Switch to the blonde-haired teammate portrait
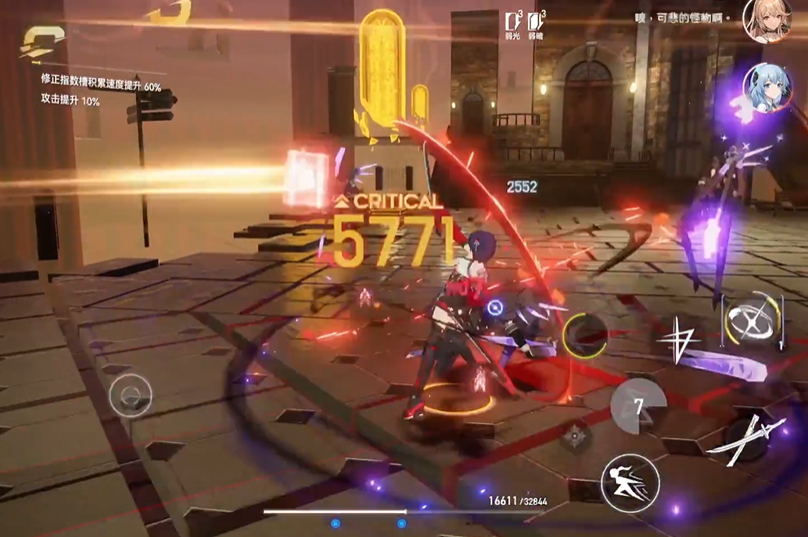This screenshot has height=537, width=808. [x=765, y=21]
